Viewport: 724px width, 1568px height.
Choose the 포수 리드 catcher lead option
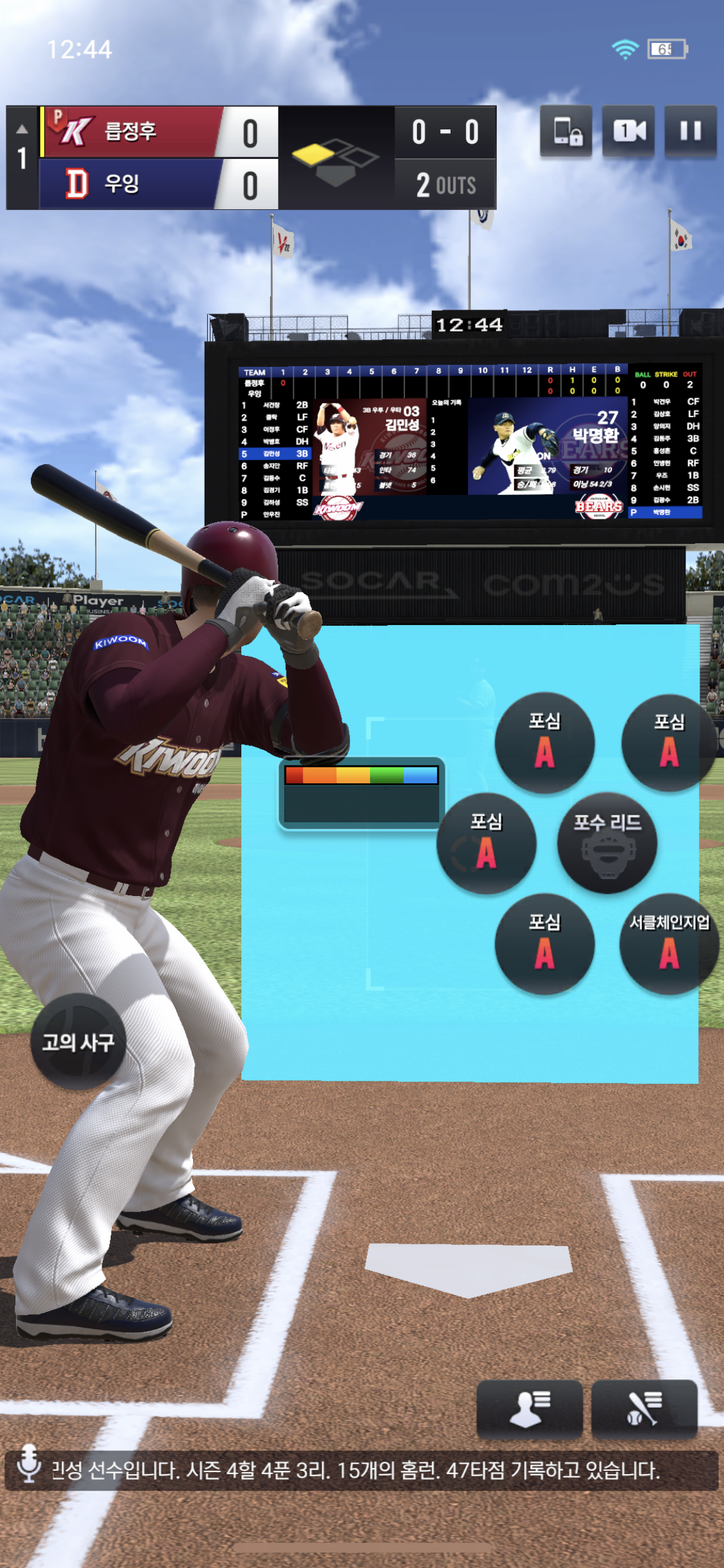(607, 843)
